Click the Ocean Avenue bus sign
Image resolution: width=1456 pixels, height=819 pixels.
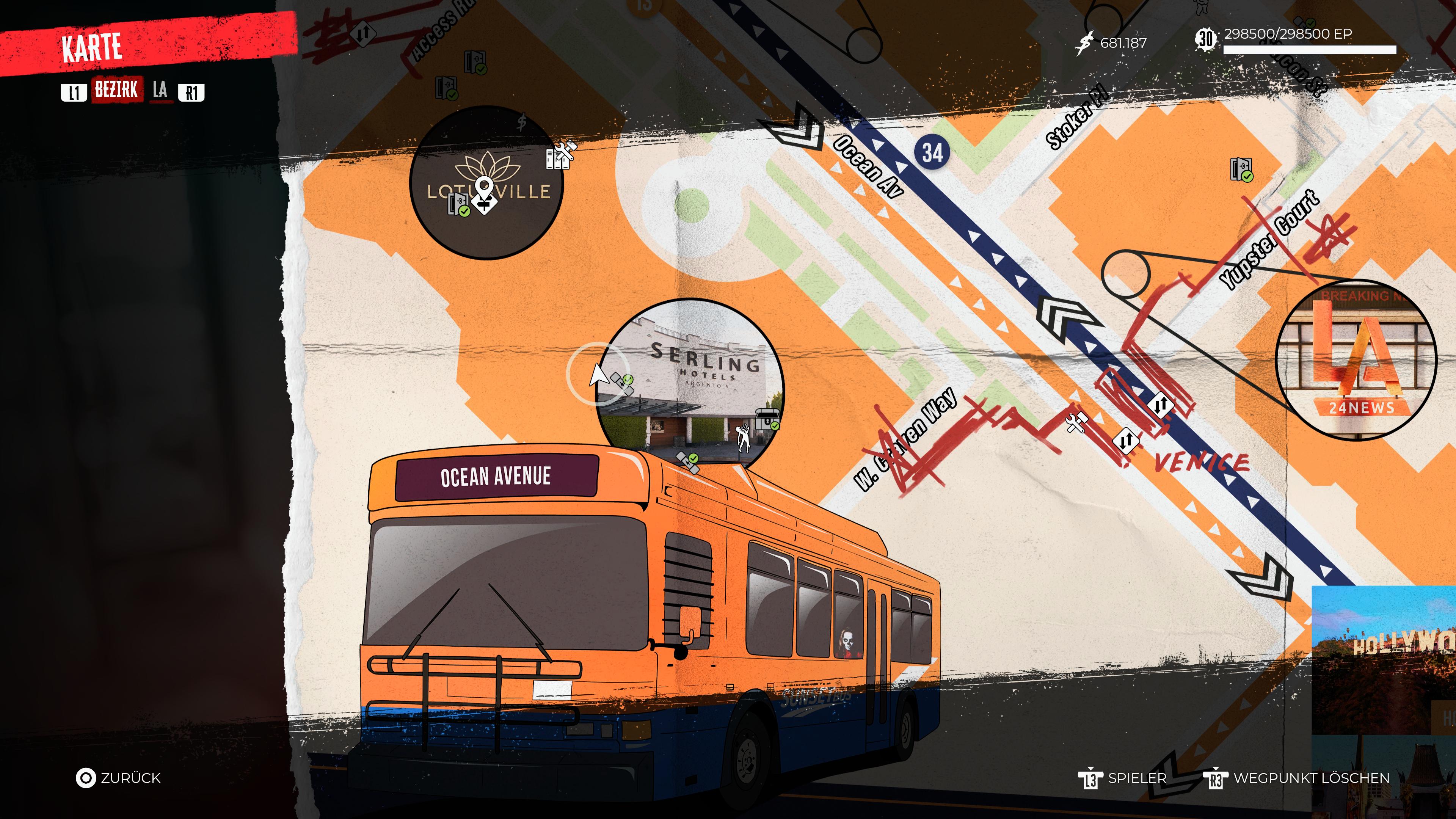coord(496,477)
